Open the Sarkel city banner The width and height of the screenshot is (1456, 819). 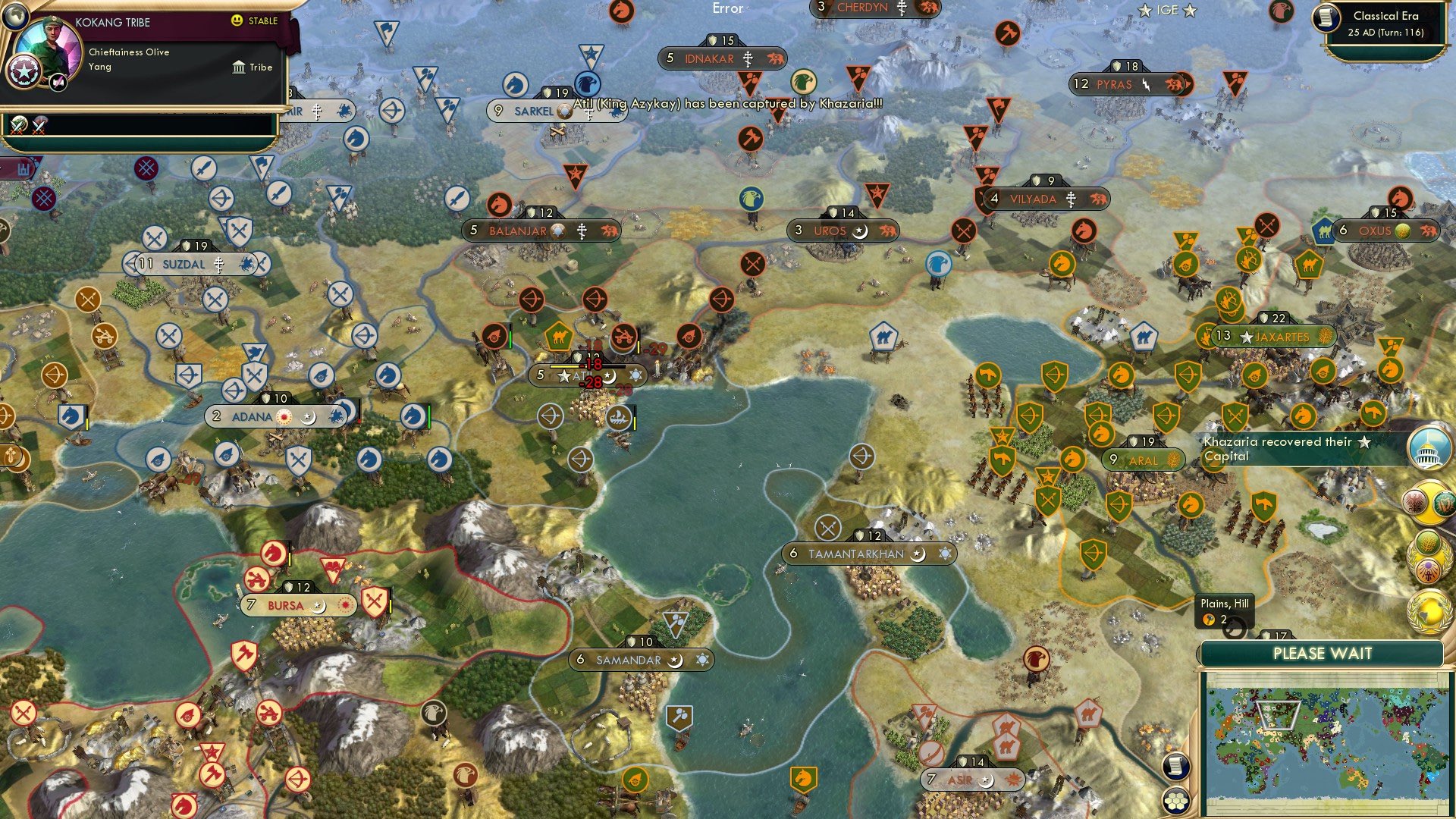click(x=531, y=111)
